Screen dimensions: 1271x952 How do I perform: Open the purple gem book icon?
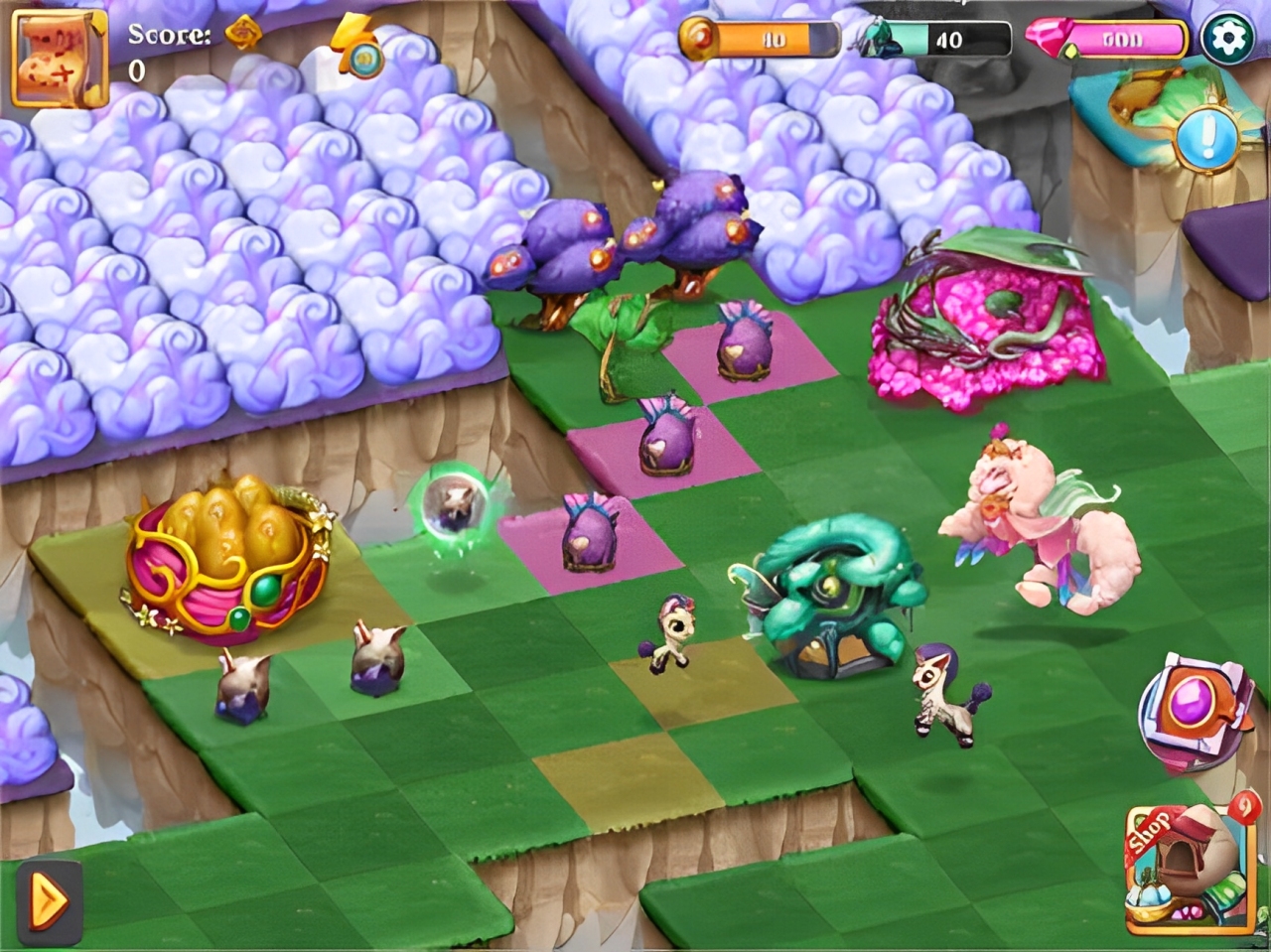(1193, 711)
